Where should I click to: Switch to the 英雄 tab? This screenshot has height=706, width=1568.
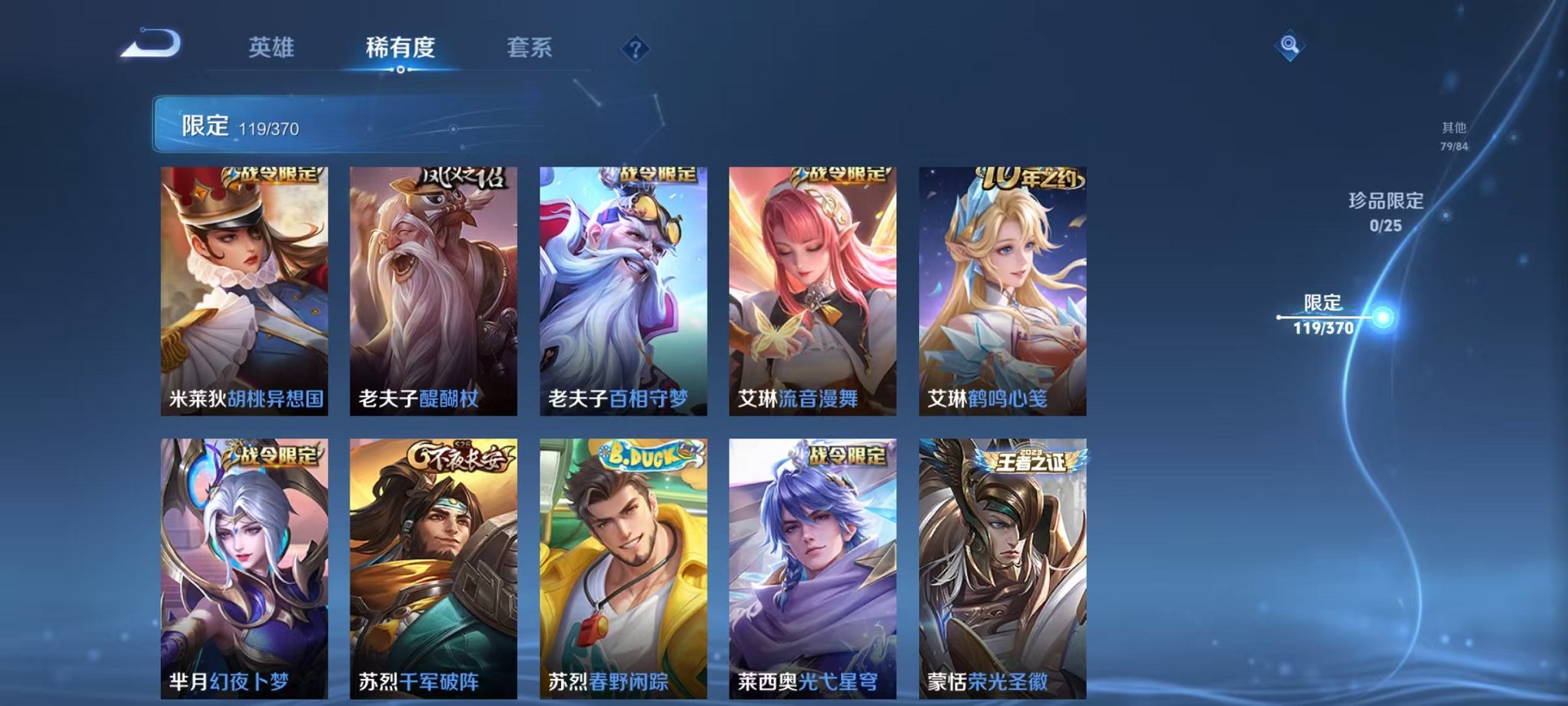pyautogui.click(x=272, y=48)
